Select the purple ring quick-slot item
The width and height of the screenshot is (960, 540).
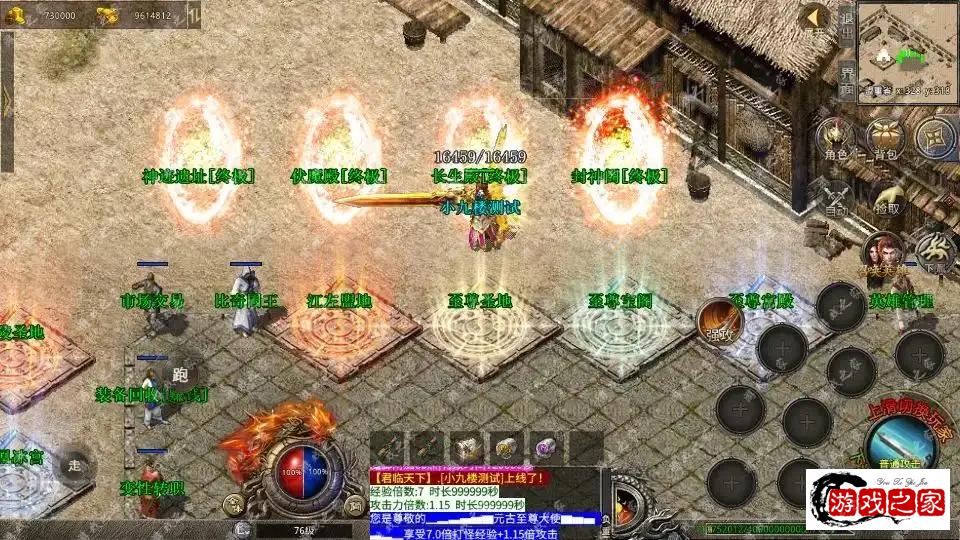pos(546,445)
